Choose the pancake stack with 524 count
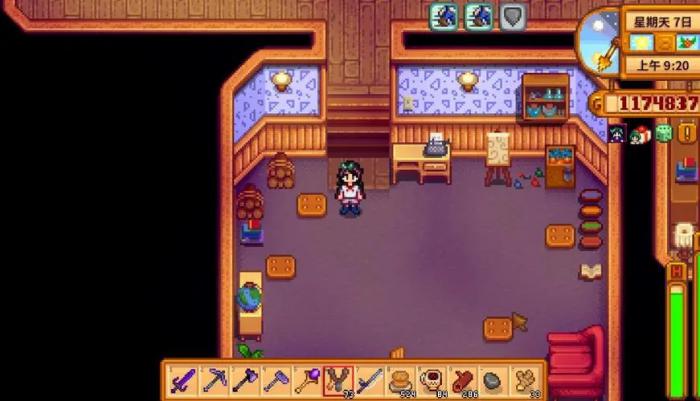The width and height of the screenshot is (700, 401). 401,381
